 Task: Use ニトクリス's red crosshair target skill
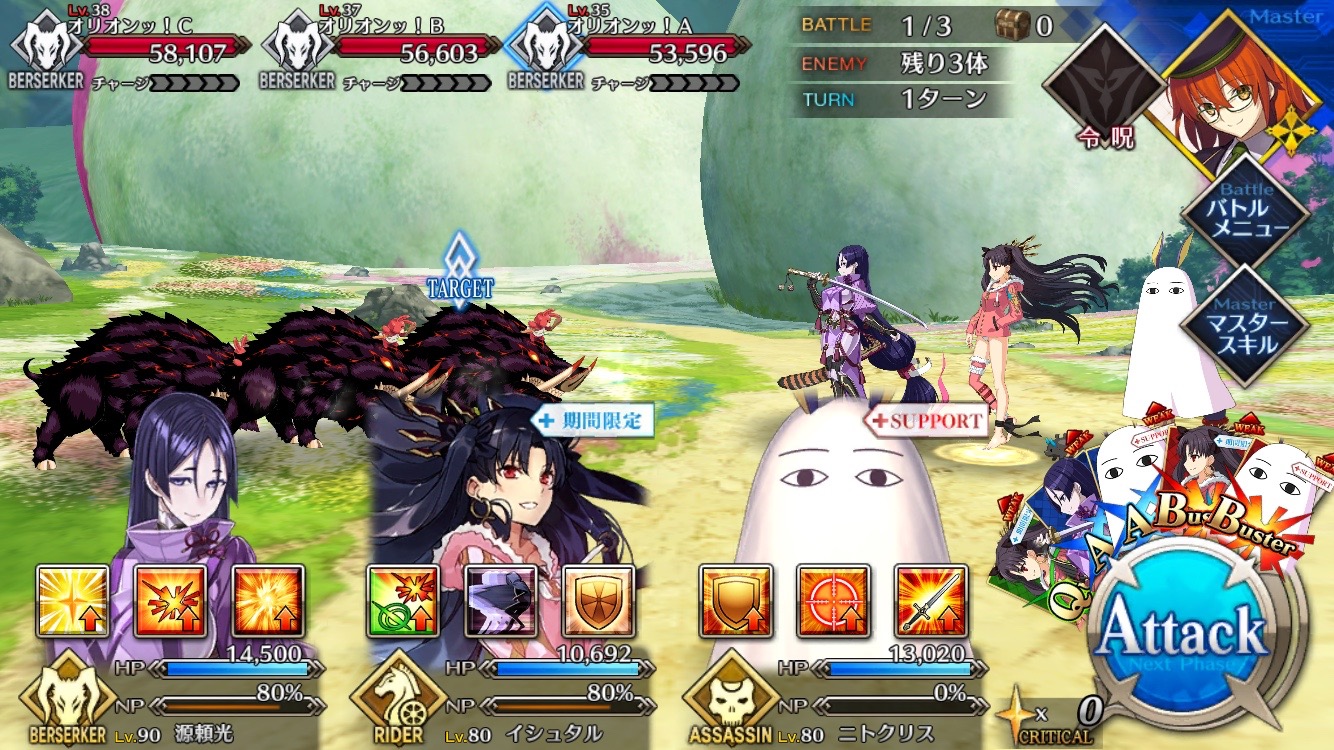[x=833, y=601]
